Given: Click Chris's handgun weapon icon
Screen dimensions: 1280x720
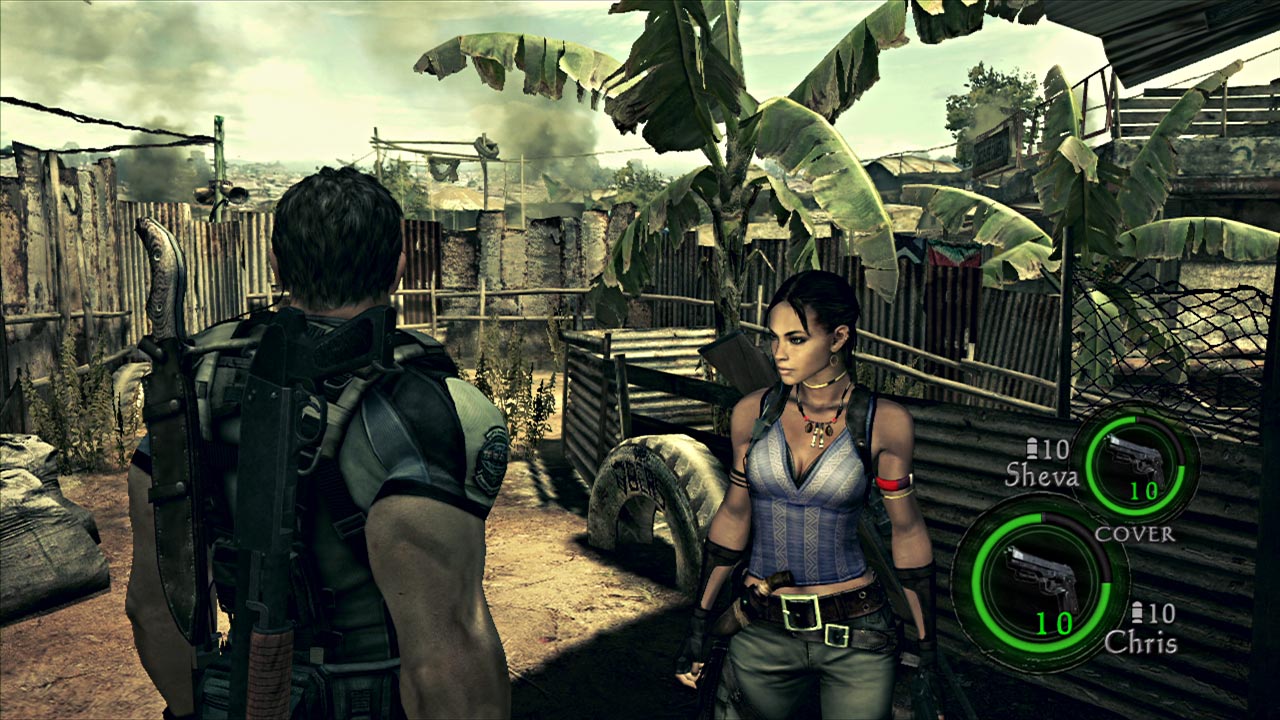Looking at the screenshot, I should [x=1040, y=578].
